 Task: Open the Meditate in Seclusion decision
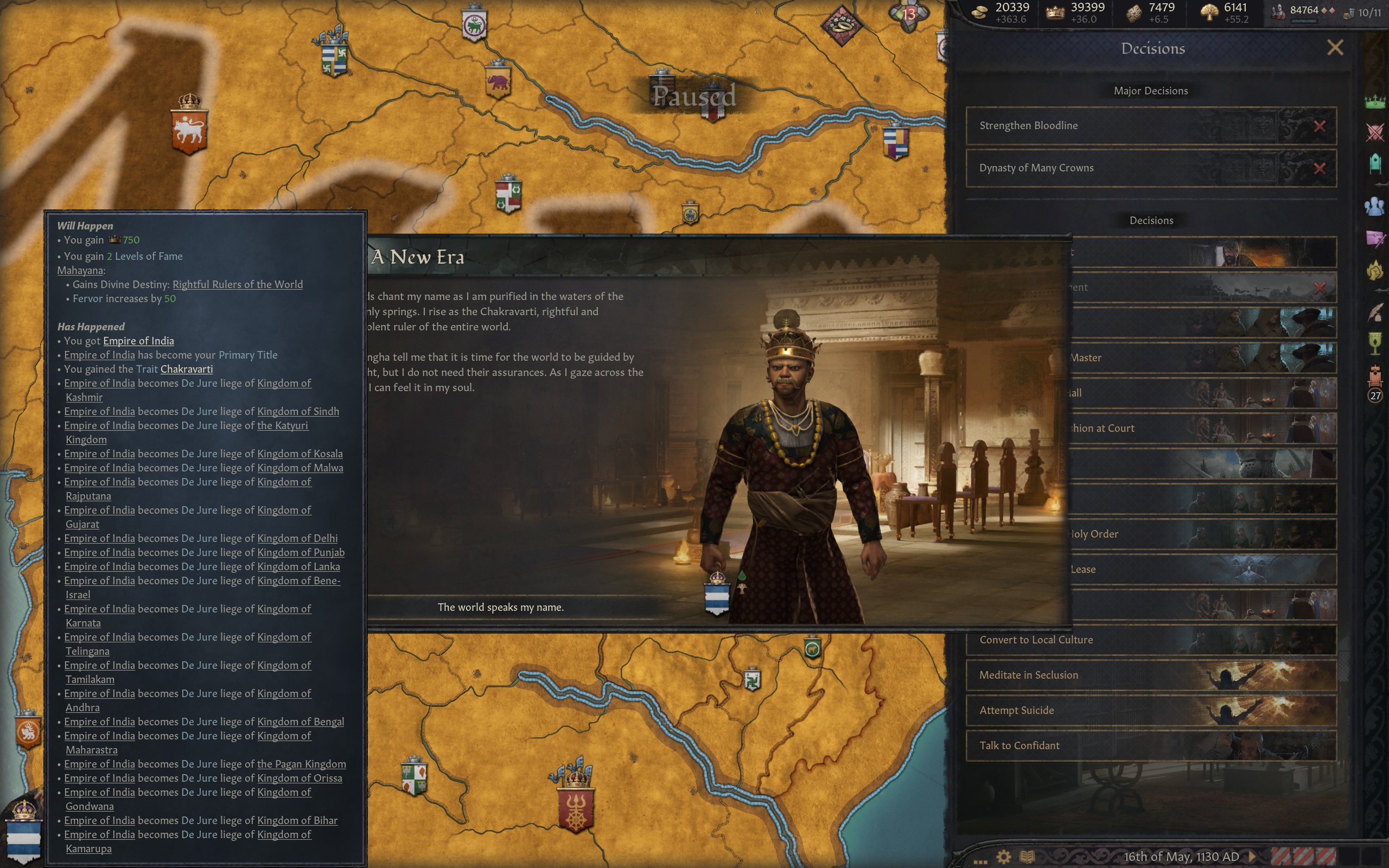[1151, 675]
